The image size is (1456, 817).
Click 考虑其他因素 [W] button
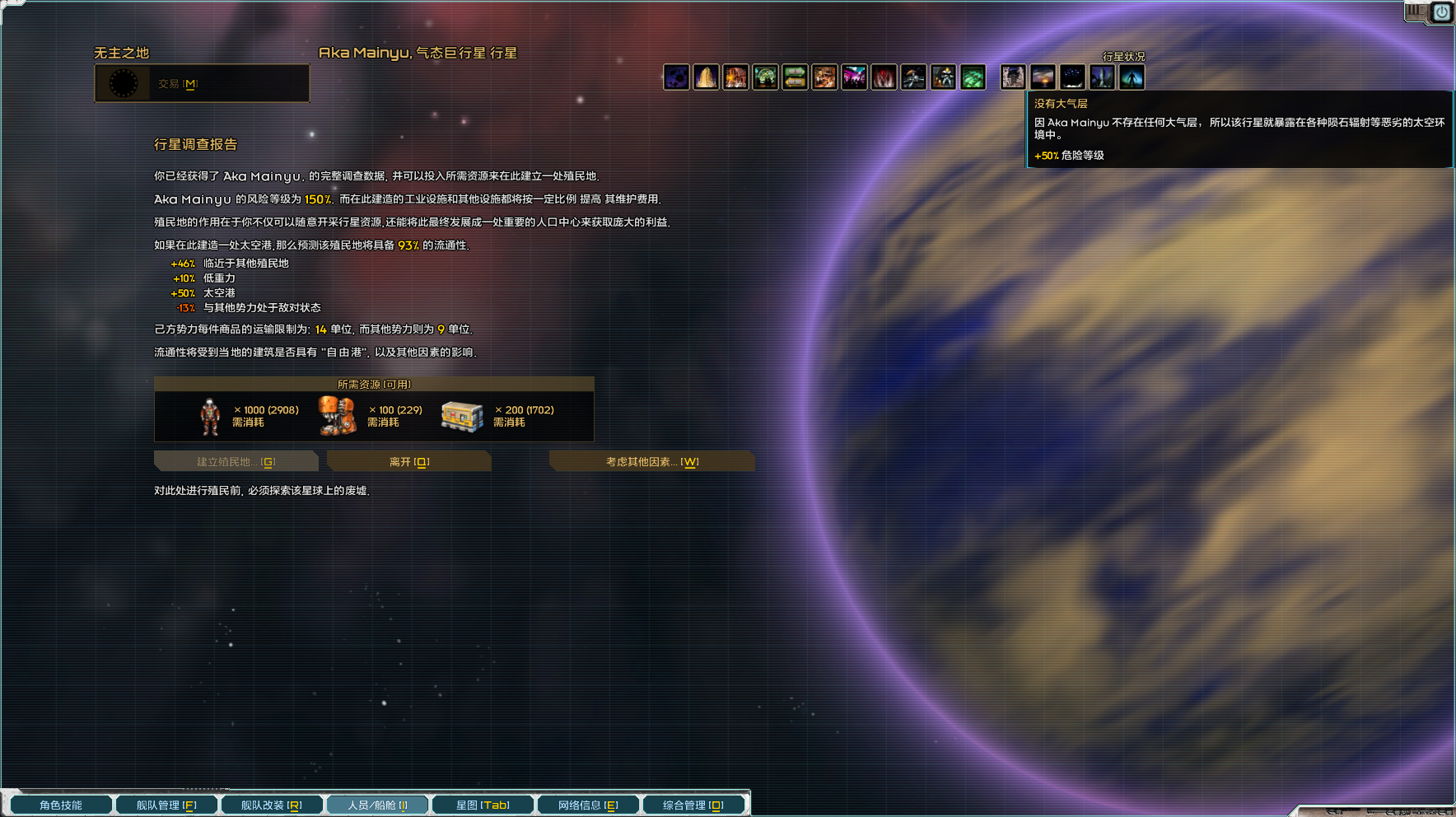(x=651, y=461)
